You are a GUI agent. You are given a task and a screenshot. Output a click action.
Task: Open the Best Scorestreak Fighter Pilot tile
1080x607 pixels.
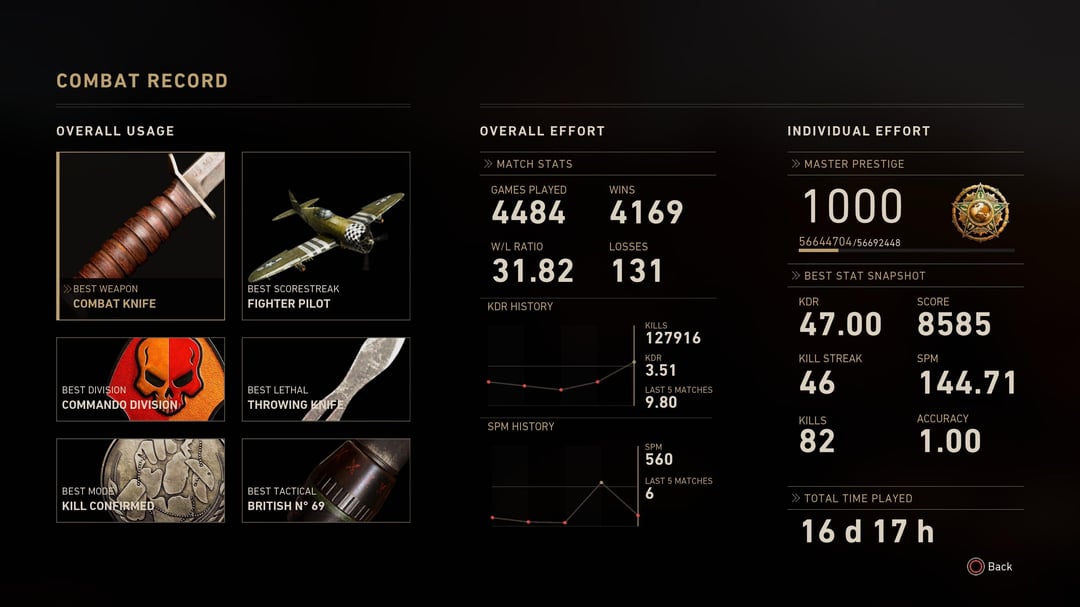point(326,236)
